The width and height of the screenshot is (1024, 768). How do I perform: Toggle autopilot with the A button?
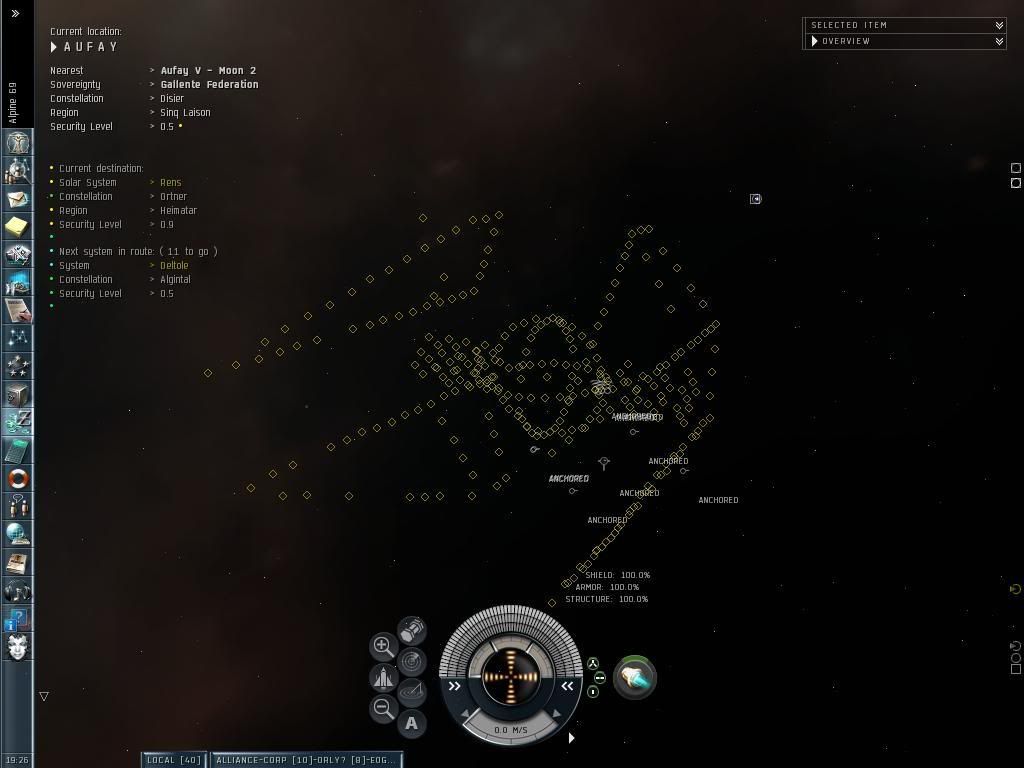[x=411, y=723]
